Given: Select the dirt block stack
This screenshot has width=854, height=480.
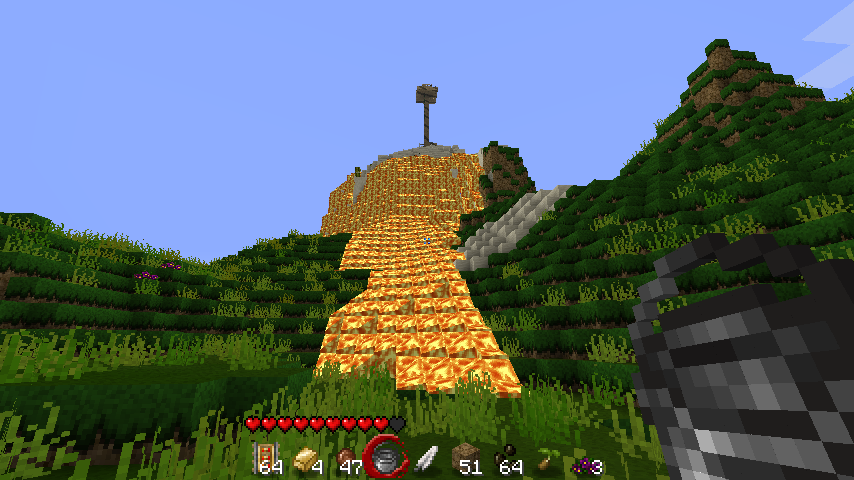Looking at the screenshot, I should click(x=464, y=459).
